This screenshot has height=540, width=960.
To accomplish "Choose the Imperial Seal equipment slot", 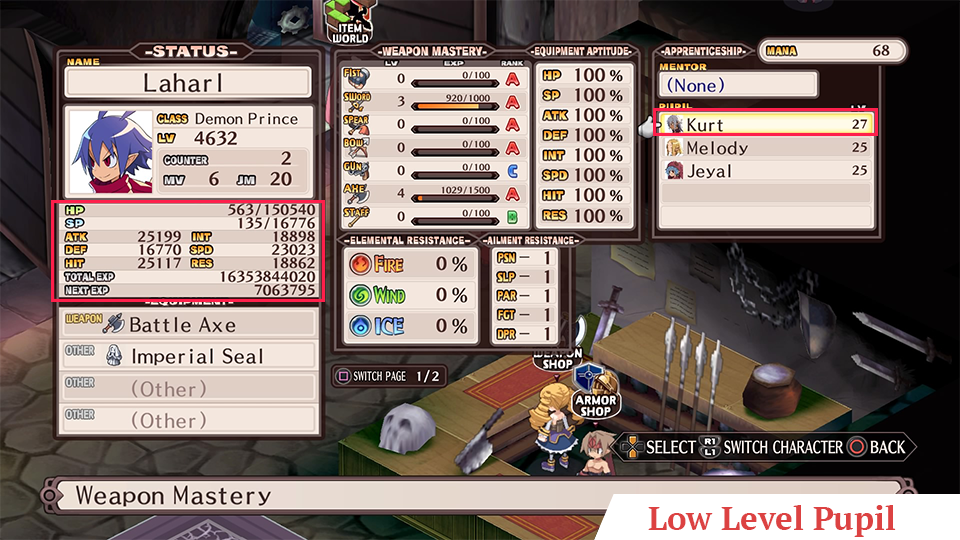I will [189, 356].
